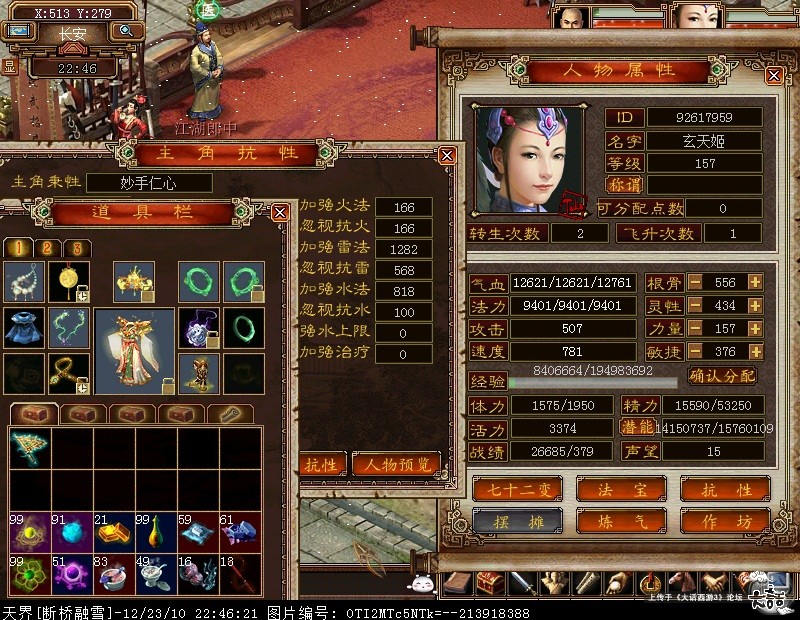The width and height of the screenshot is (800, 620).
Task: Click the 人物预览 character preview button
Action: [396, 465]
